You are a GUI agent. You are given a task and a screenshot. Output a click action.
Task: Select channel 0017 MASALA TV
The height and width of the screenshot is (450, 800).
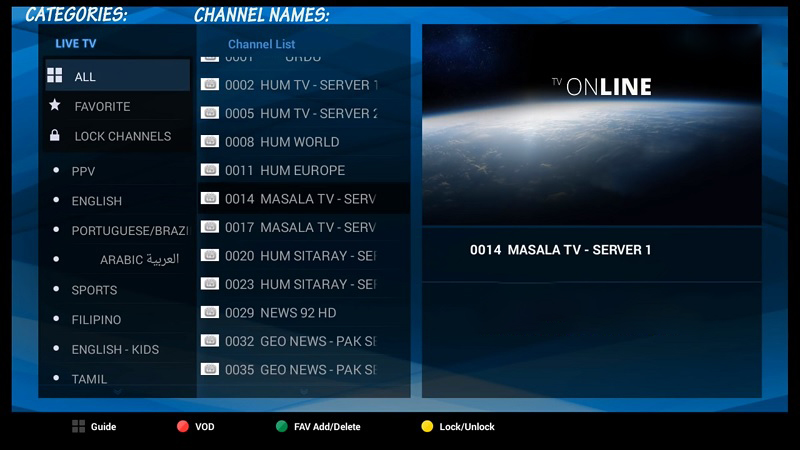tap(300, 227)
